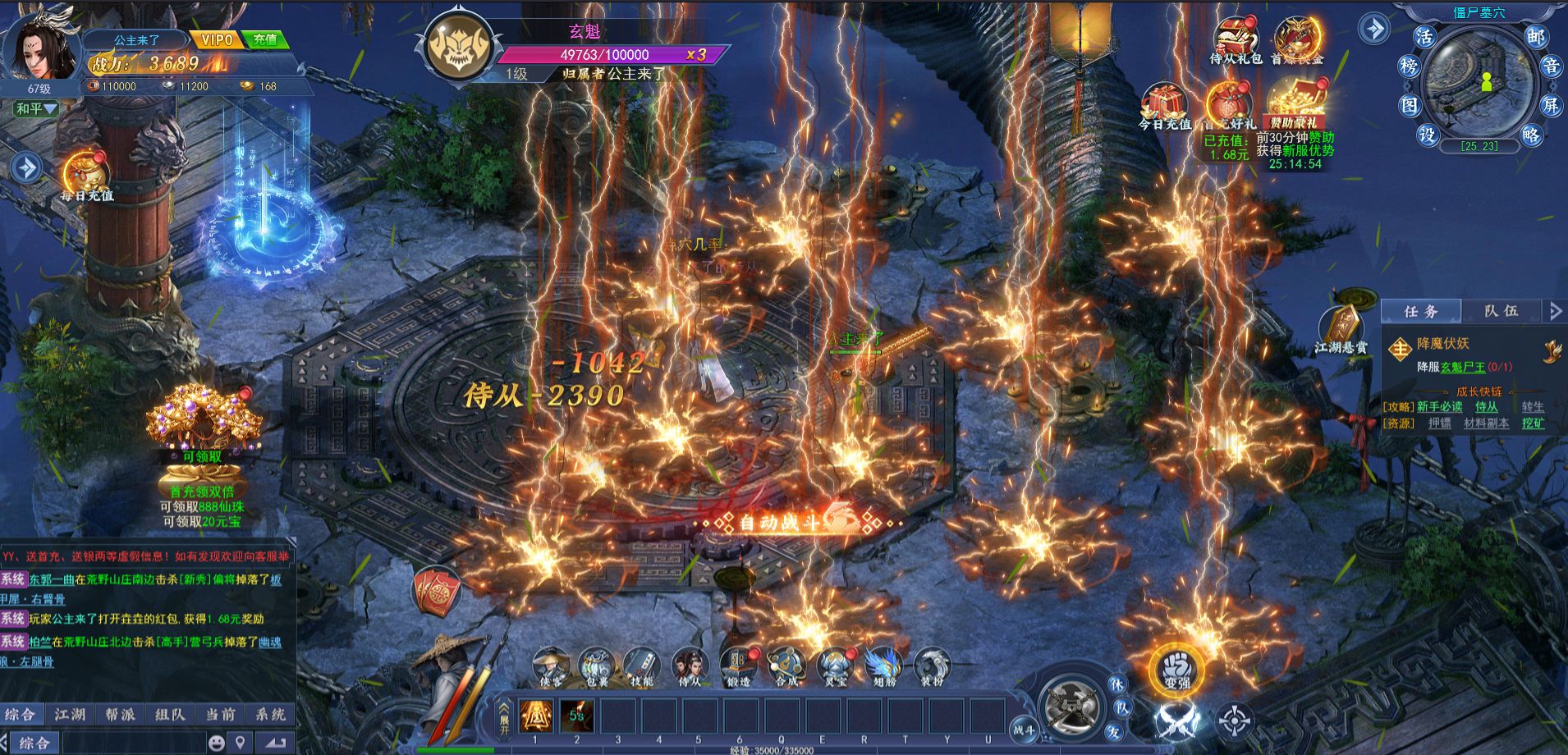Open the chat emoji picker
Image resolution: width=1568 pixels, height=755 pixels.
(216, 743)
